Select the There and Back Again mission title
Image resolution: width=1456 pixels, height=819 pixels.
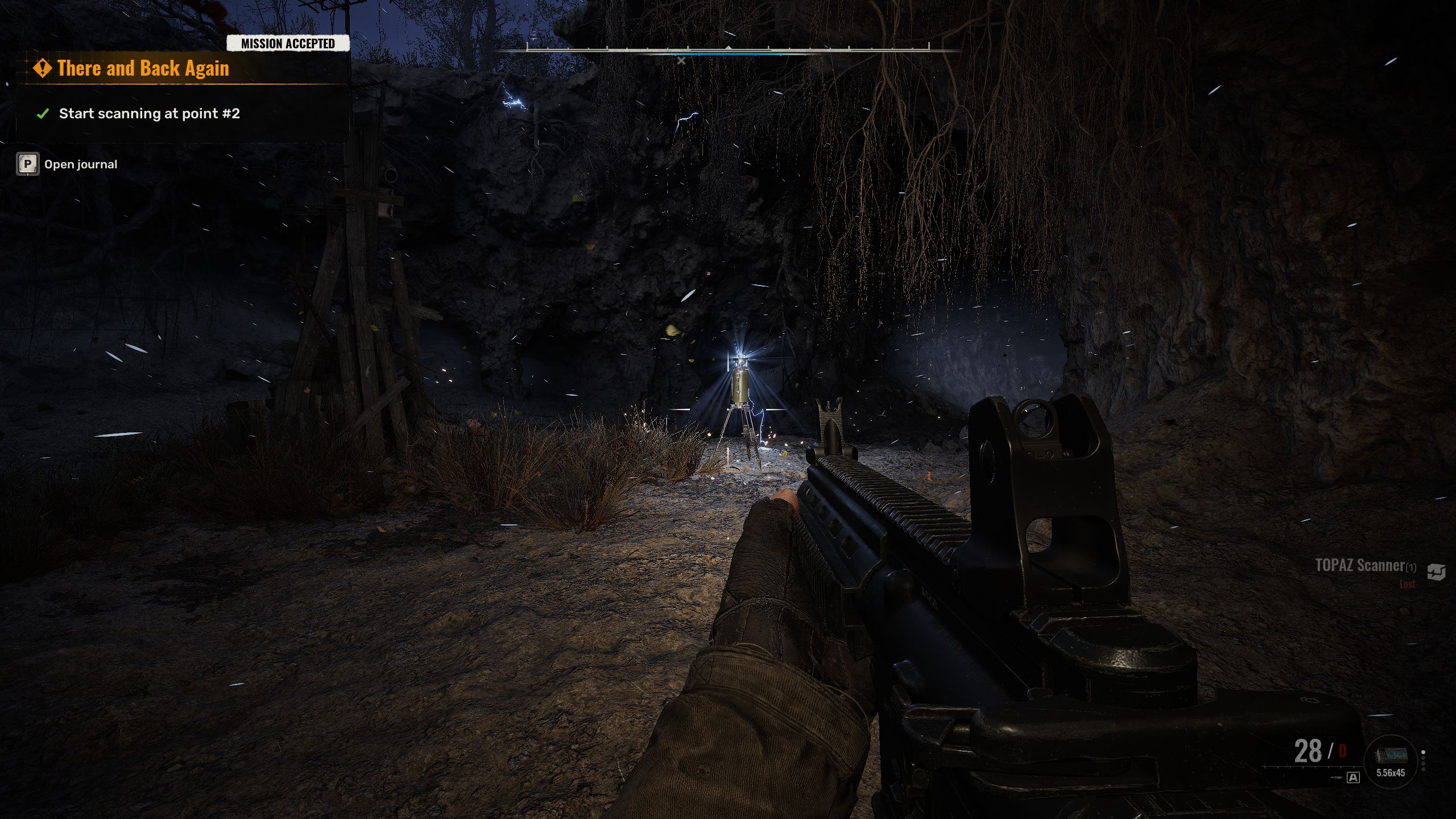click(x=143, y=69)
